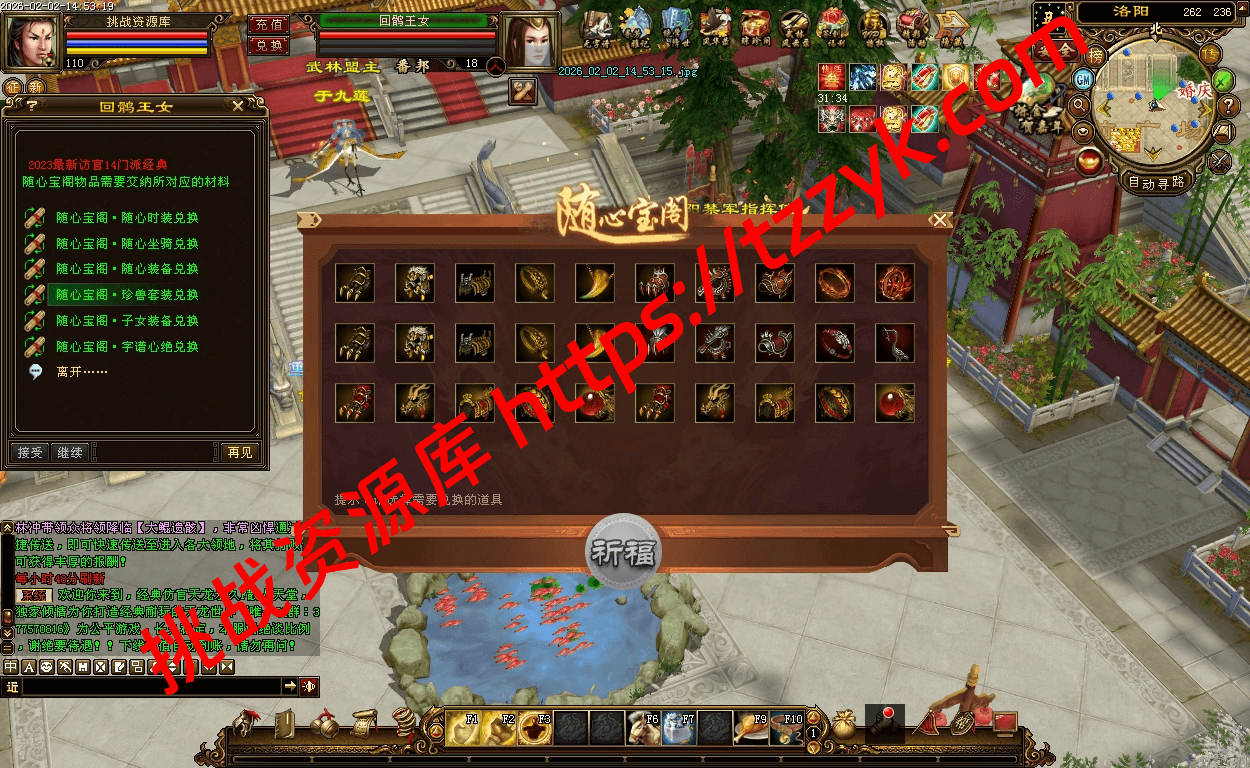
Task: Click the 自动寻路 auto-pathing button
Action: pos(1156,182)
